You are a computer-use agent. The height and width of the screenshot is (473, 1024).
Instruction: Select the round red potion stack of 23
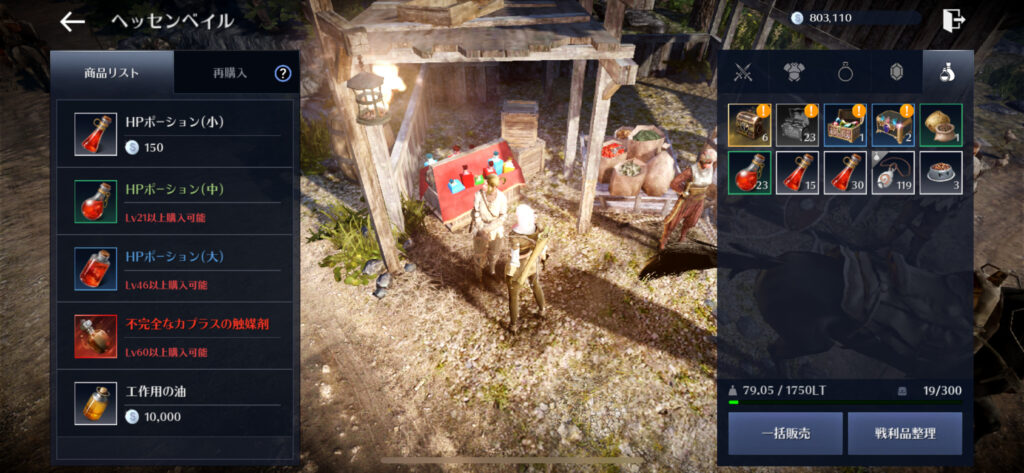747,172
